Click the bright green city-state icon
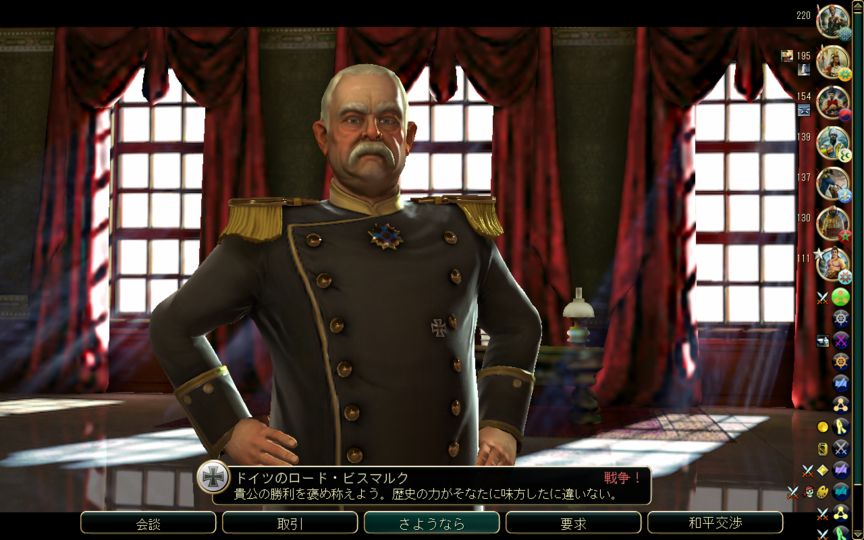 coord(841,297)
